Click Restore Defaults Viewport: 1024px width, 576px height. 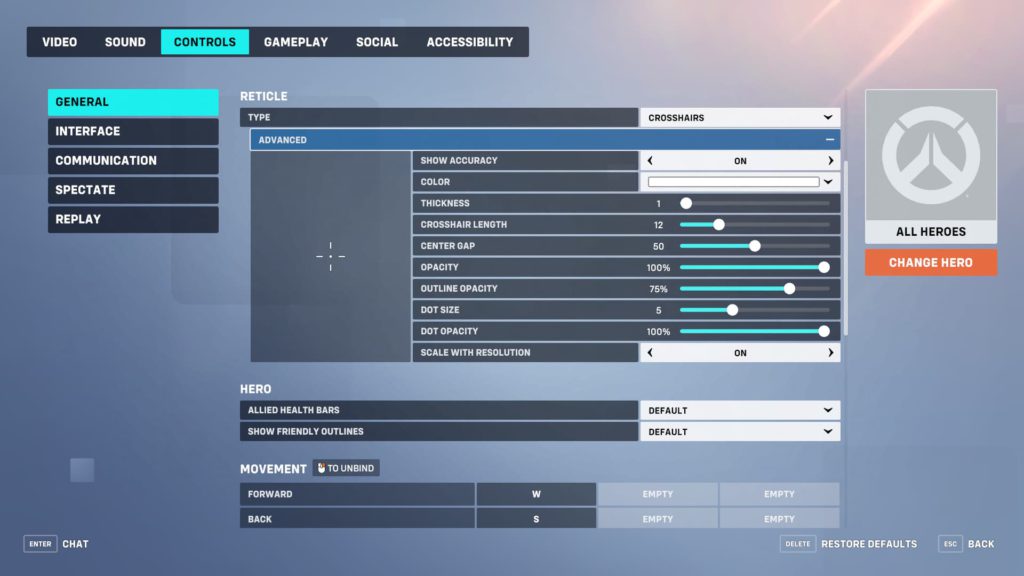pos(868,544)
